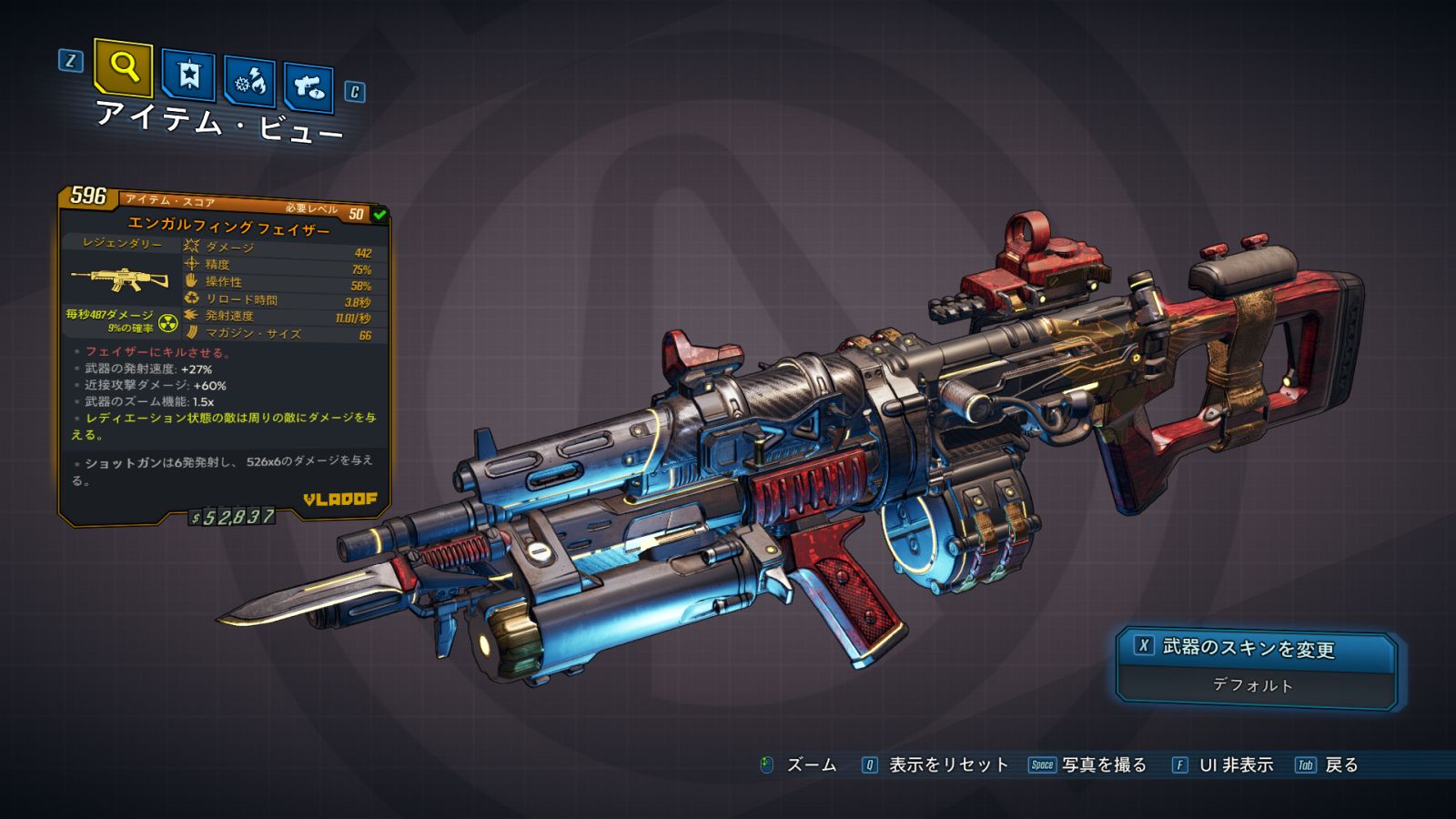Switch to the star banner tab
The image size is (1456, 819).
pos(188,76)
